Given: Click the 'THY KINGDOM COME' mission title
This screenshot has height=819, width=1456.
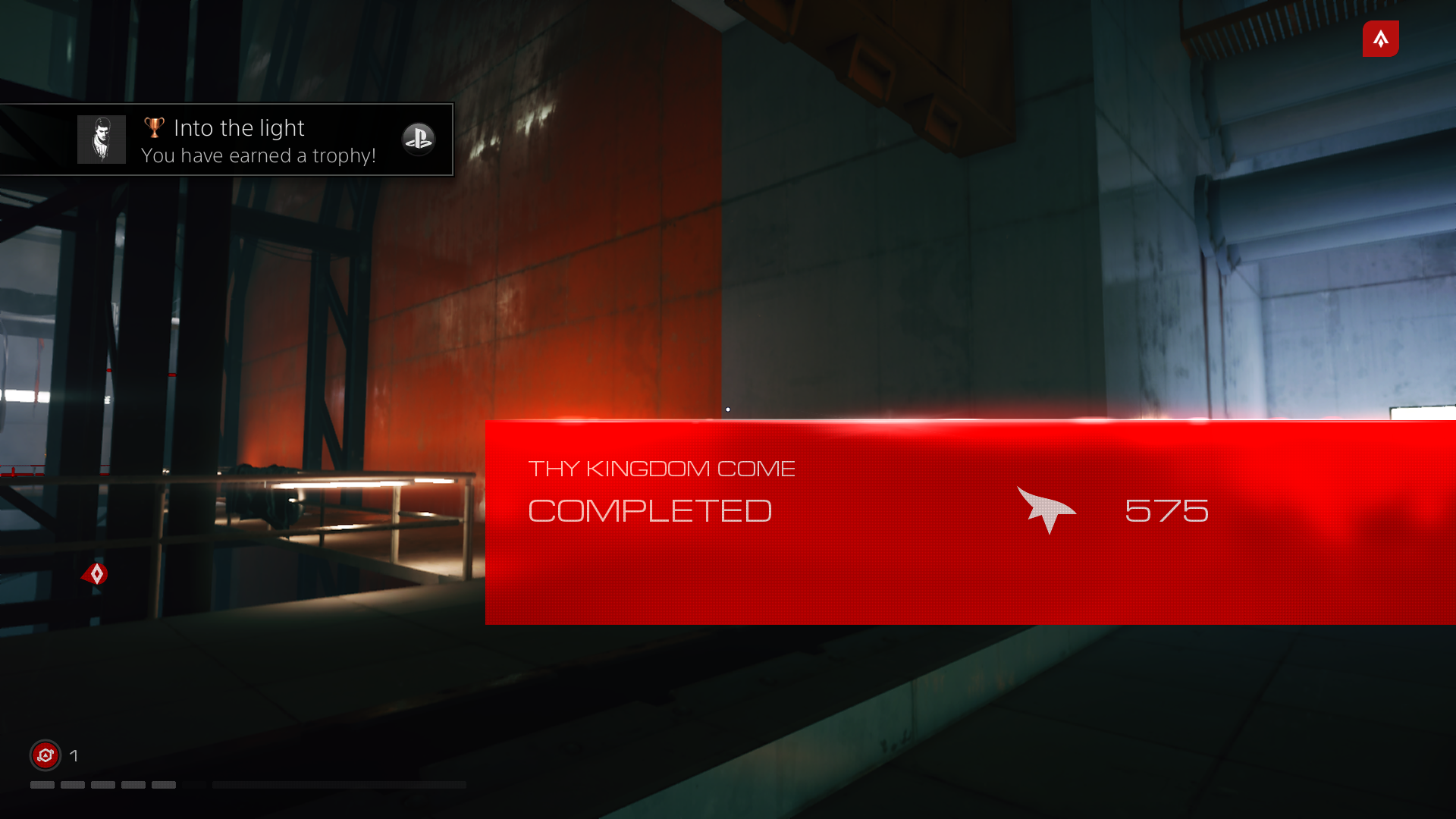Looking at the screenshot, I should tap(662, 468).
